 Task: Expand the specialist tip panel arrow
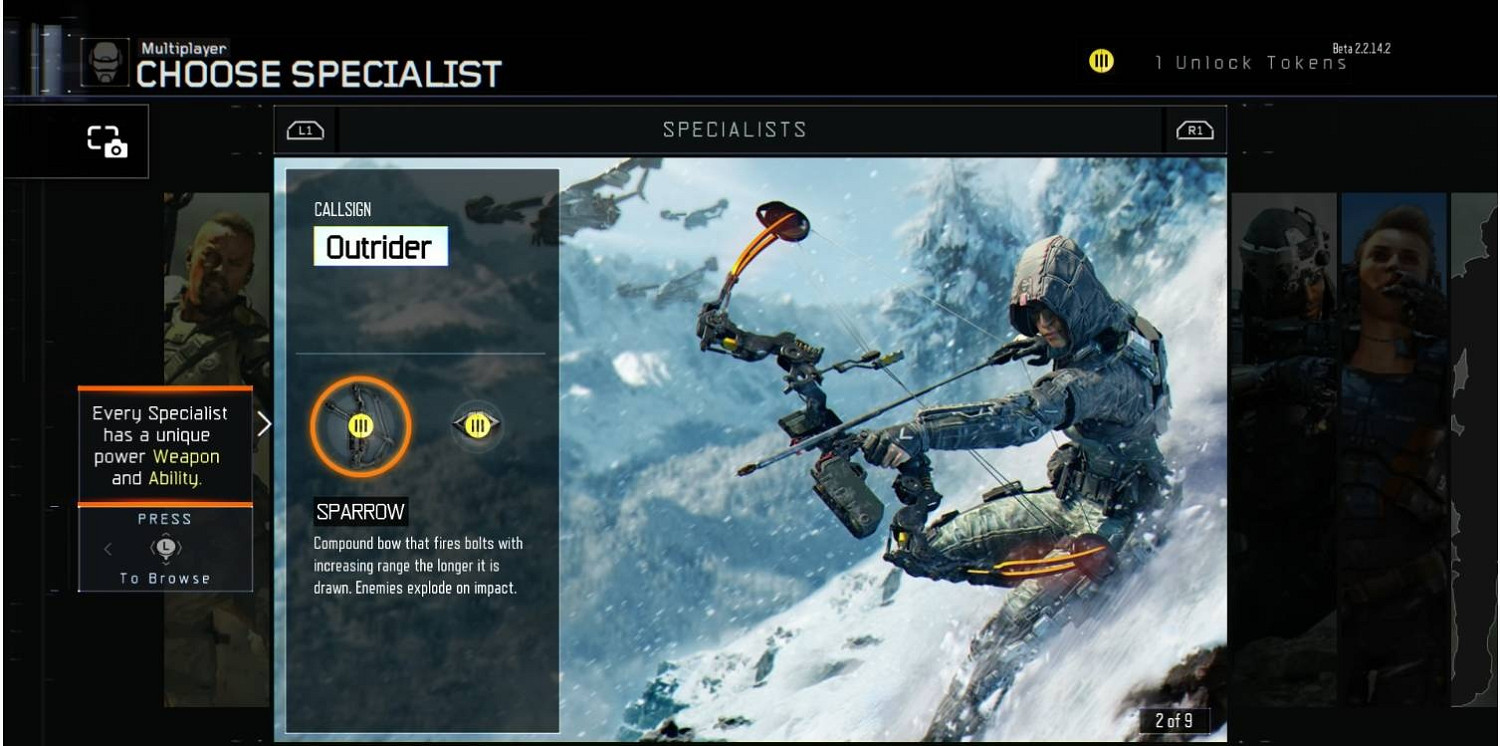click(x=264, y=424)
